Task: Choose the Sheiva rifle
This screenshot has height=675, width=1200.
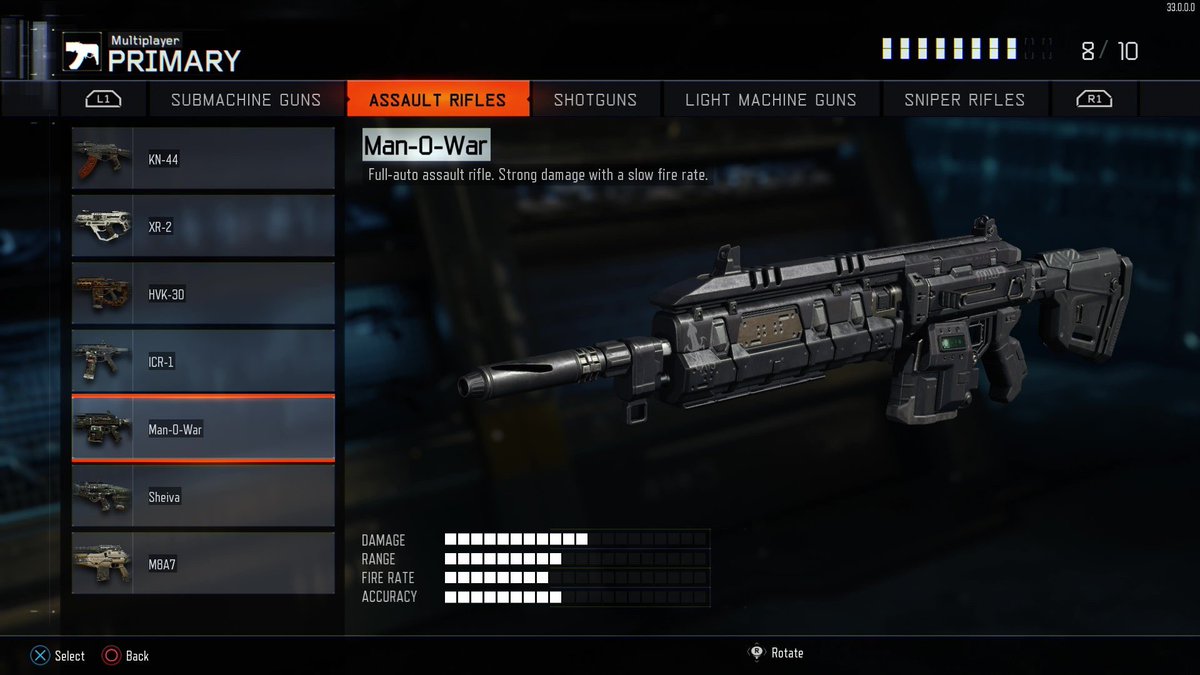Action: (203, 497)
